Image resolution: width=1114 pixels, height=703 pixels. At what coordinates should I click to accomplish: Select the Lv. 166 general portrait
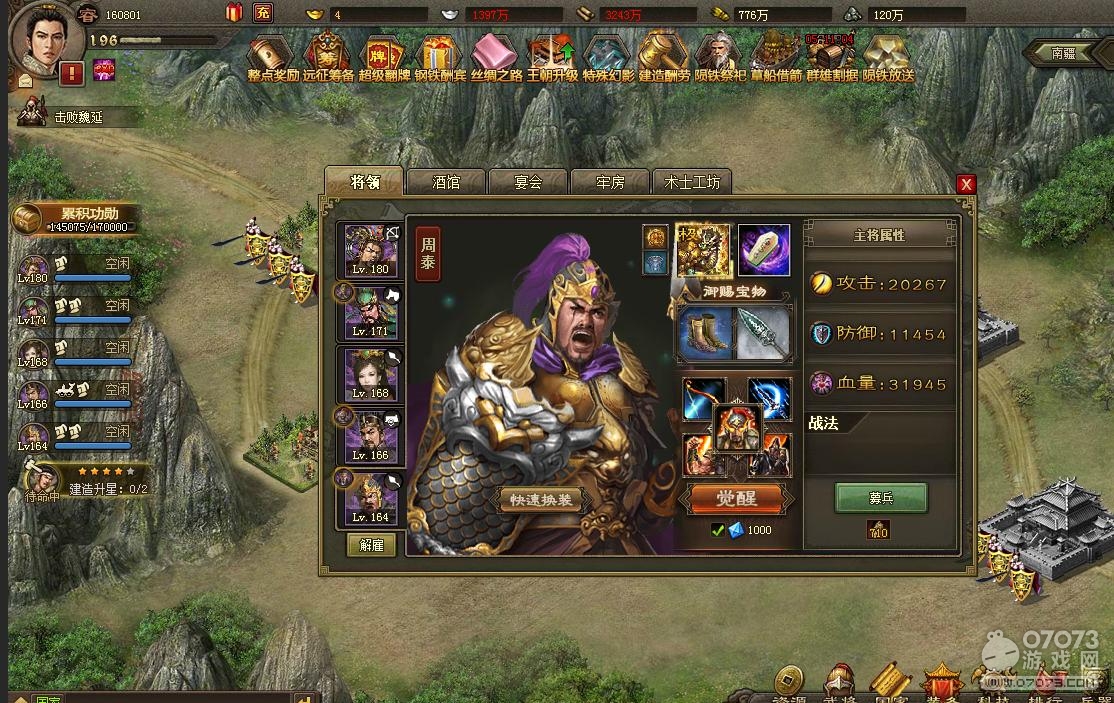click(371, 436)
